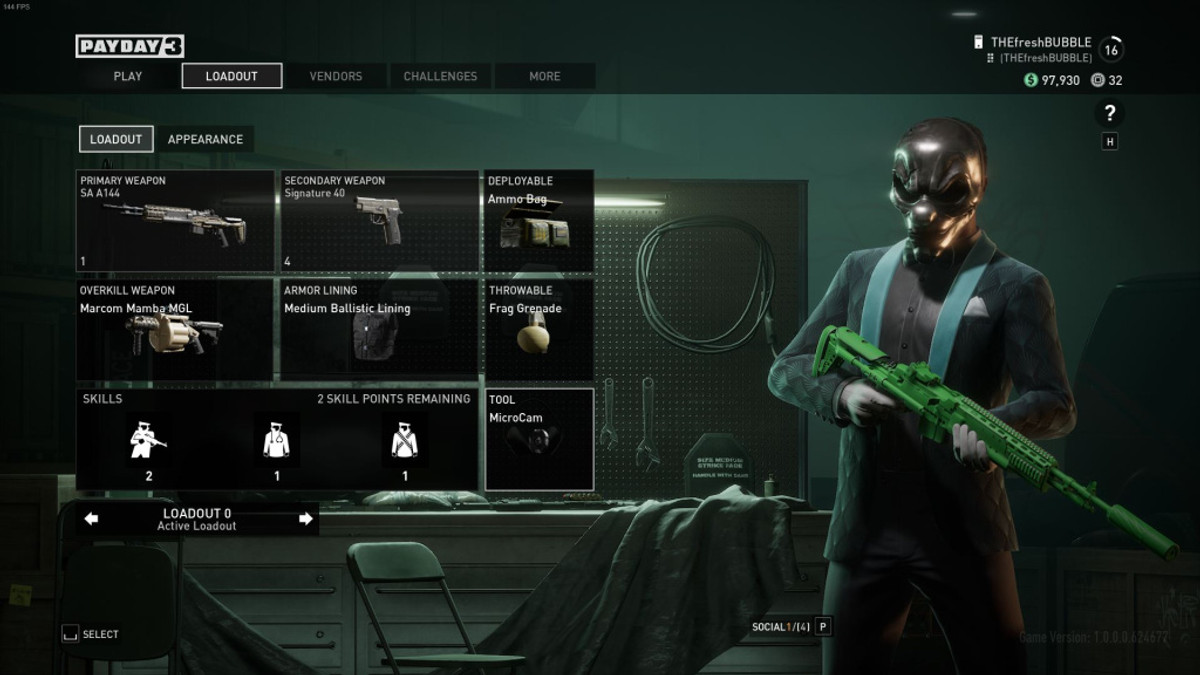
Task: Open the Medium Ballistic Lining armor slot
Action: [379, 330]
